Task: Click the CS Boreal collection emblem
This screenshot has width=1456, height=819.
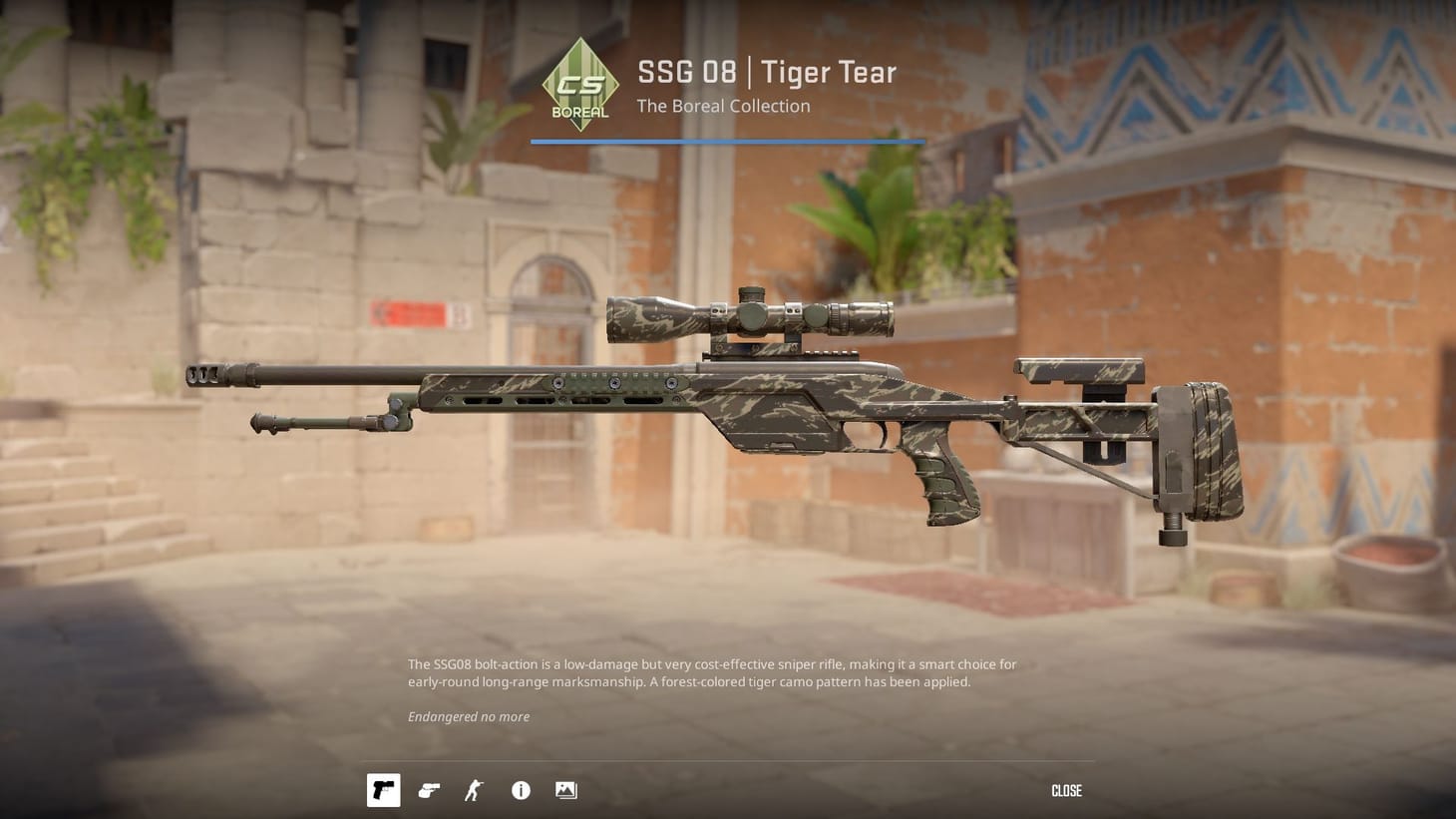Action: 581,85
